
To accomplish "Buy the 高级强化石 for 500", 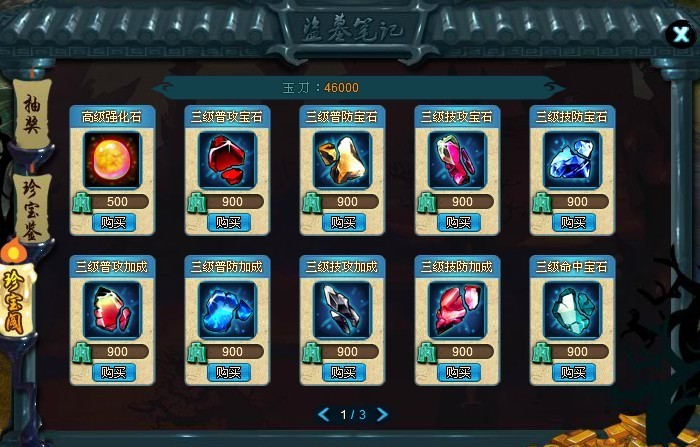I will coord(113,222).
